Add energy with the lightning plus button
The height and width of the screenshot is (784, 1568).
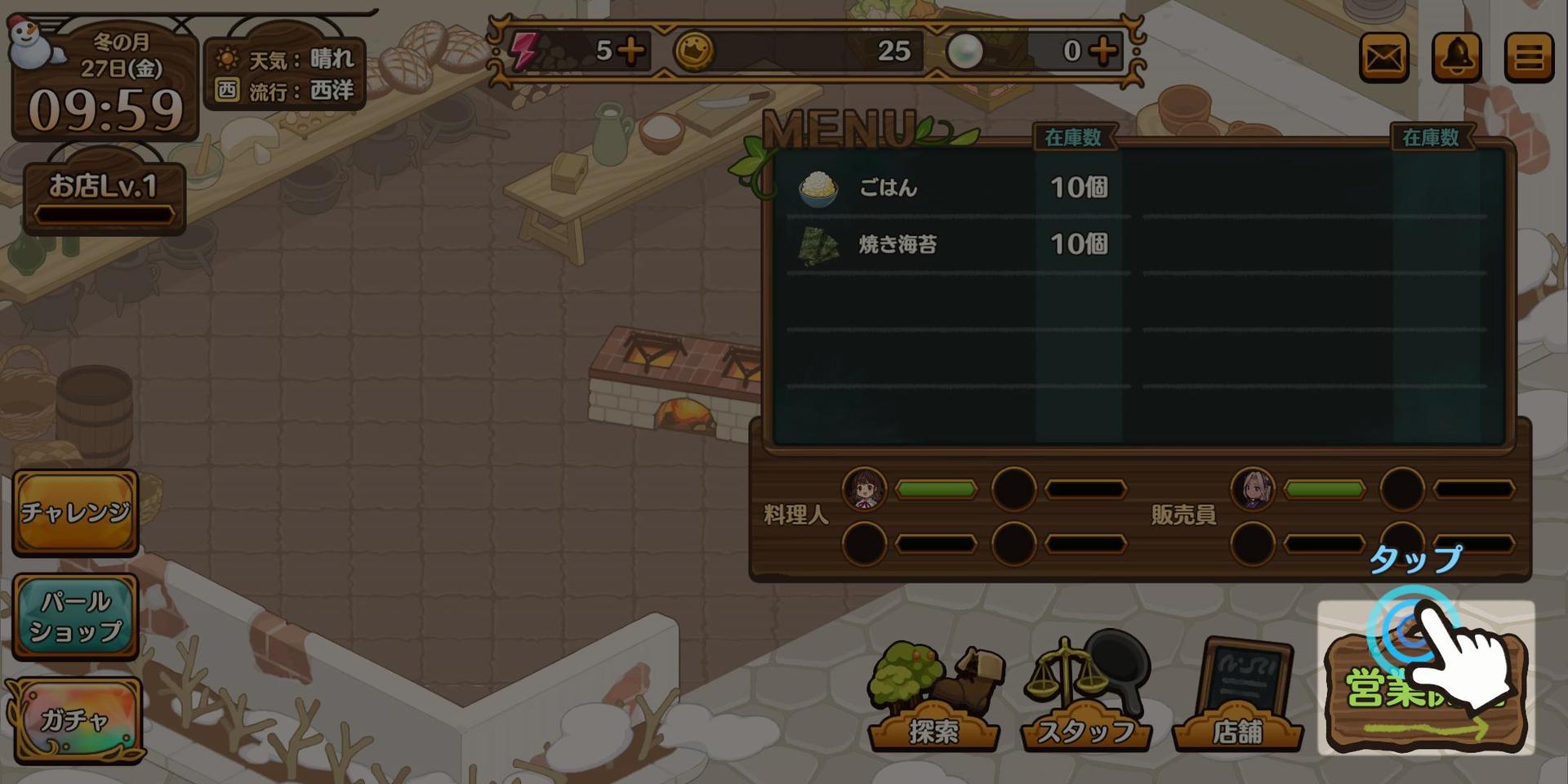[630, 51]
